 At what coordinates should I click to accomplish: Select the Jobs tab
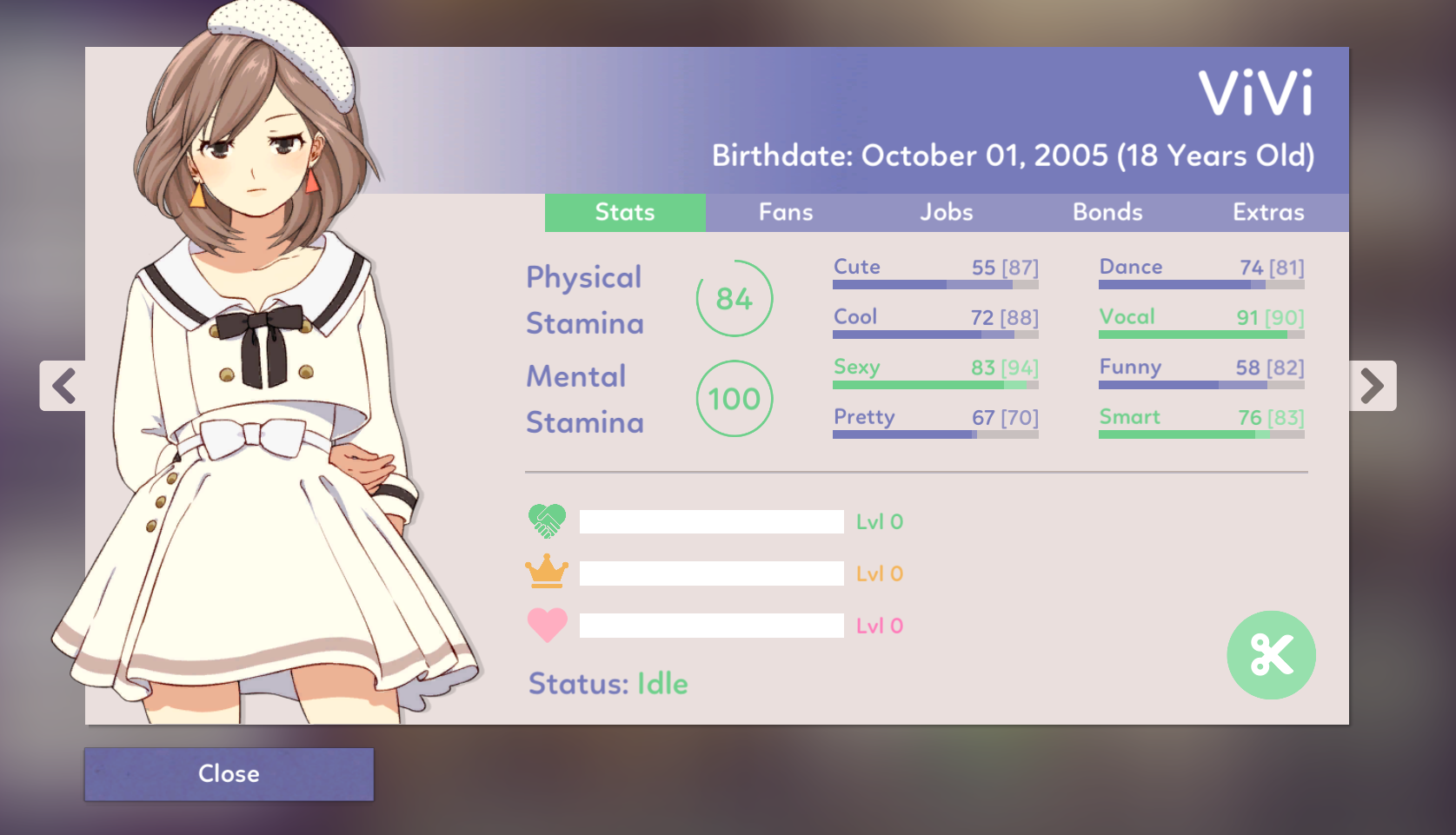point(947,213)
